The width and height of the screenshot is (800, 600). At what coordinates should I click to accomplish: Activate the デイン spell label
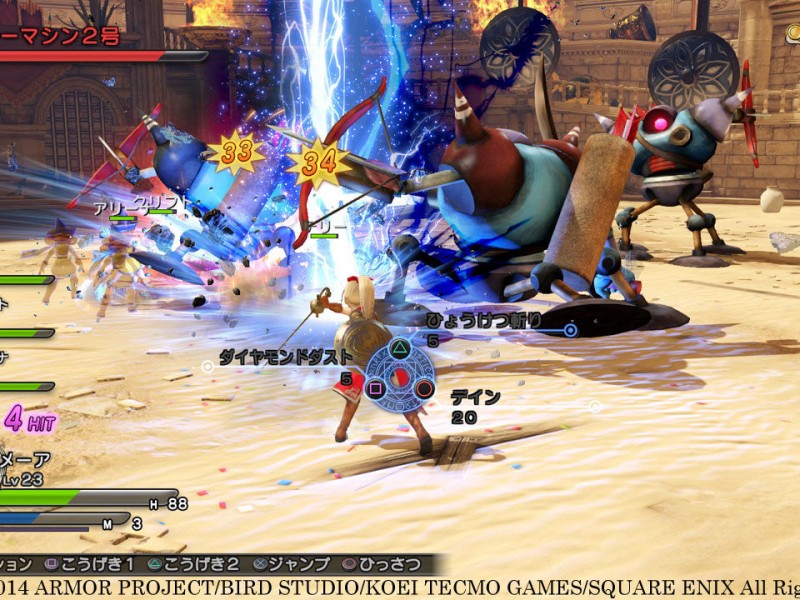475,397
